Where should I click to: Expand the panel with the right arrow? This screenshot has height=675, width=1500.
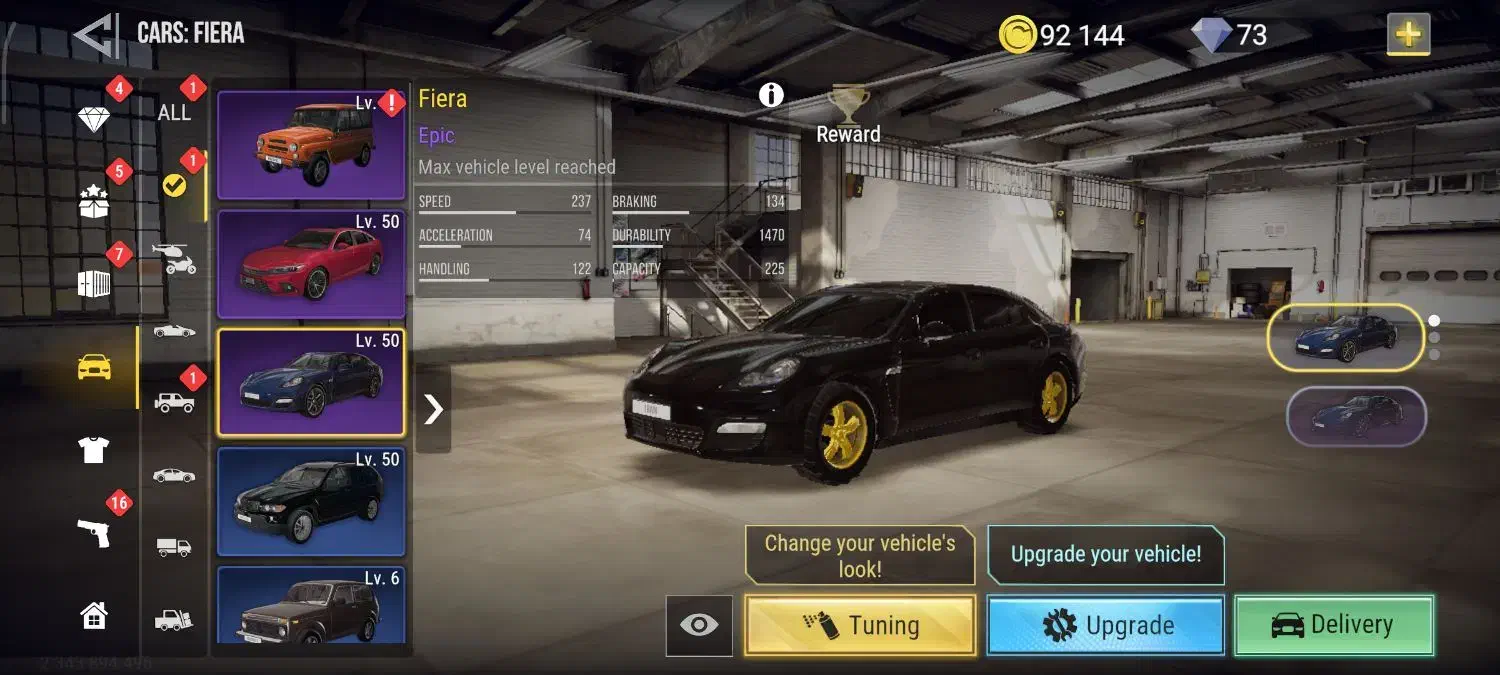click(x=433, y=409)
